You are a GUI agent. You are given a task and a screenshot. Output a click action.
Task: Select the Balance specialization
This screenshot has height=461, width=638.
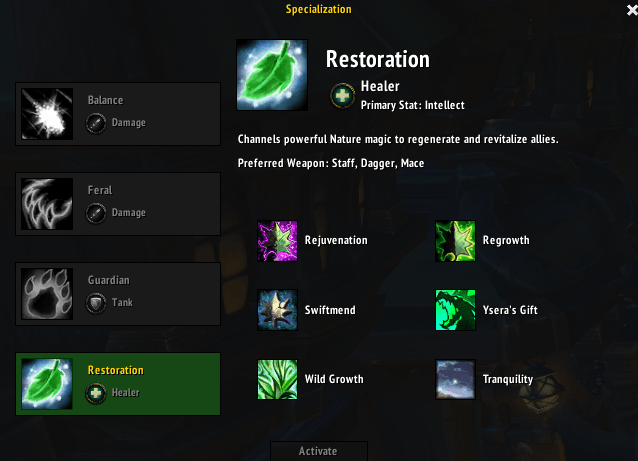[x=118, y=111]
